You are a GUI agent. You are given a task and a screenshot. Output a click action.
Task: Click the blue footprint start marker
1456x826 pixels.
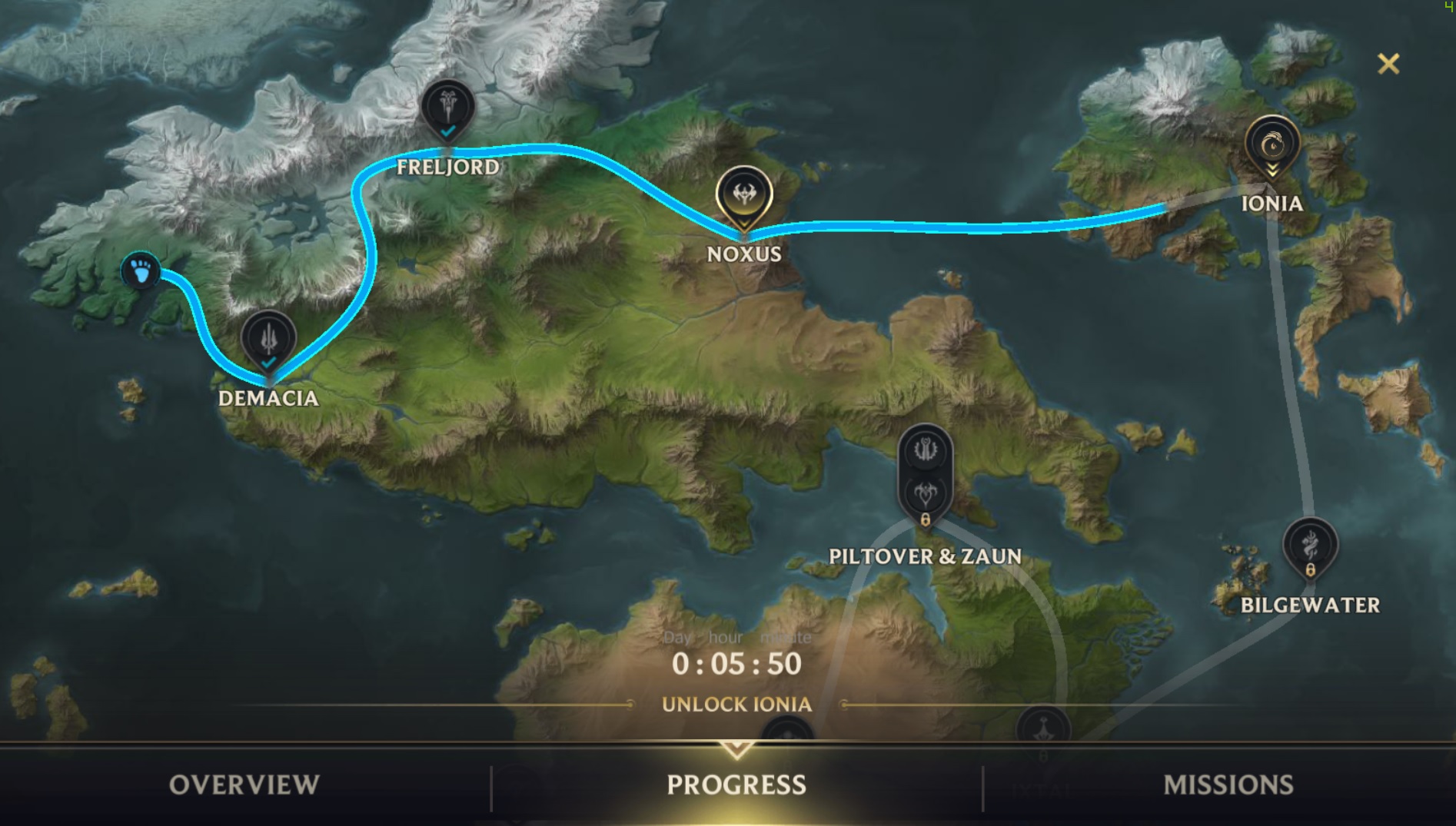[141, 270]
